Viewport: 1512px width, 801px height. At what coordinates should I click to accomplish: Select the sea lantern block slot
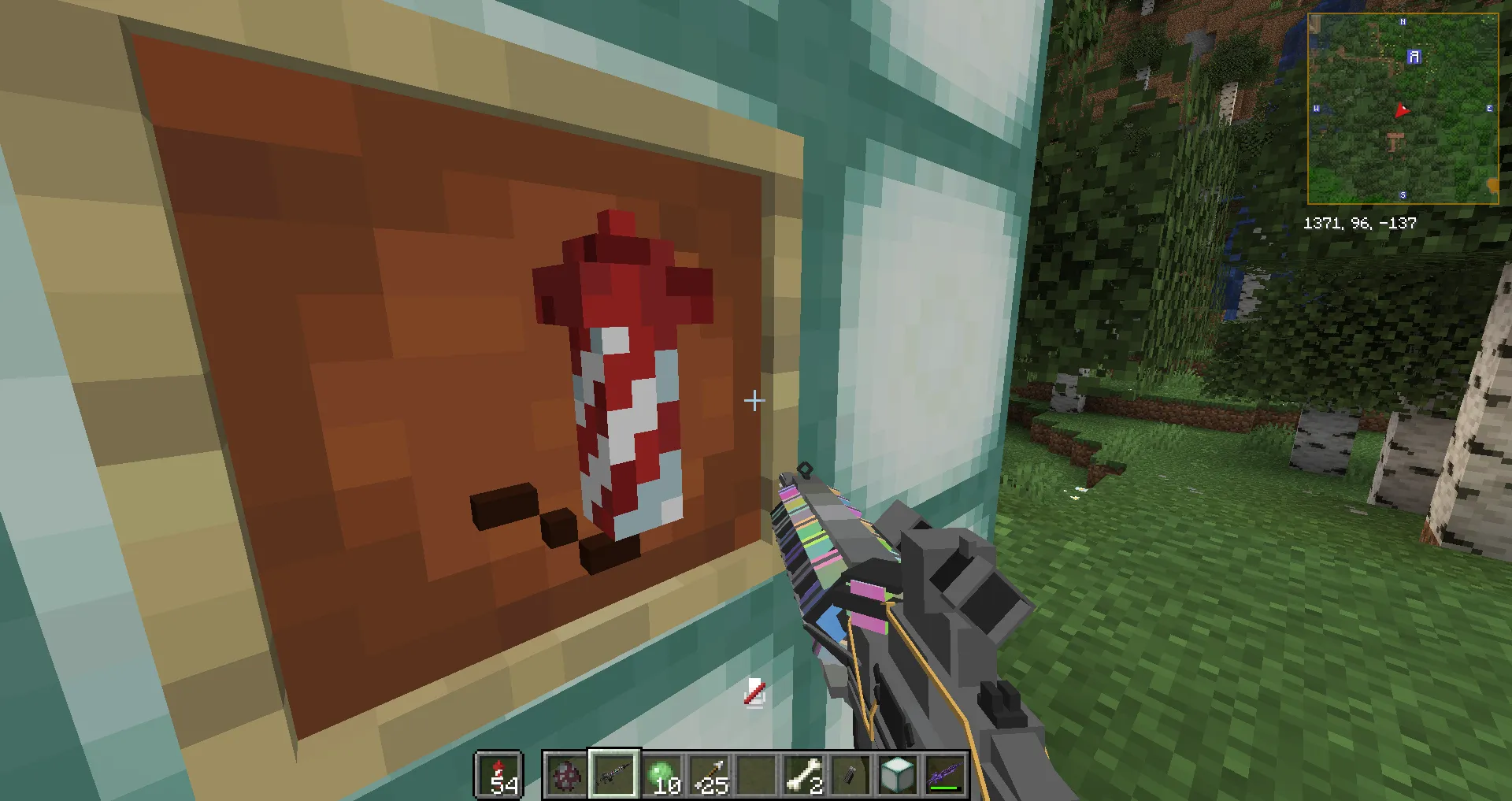pyautogui.click(x=897, y=774)
